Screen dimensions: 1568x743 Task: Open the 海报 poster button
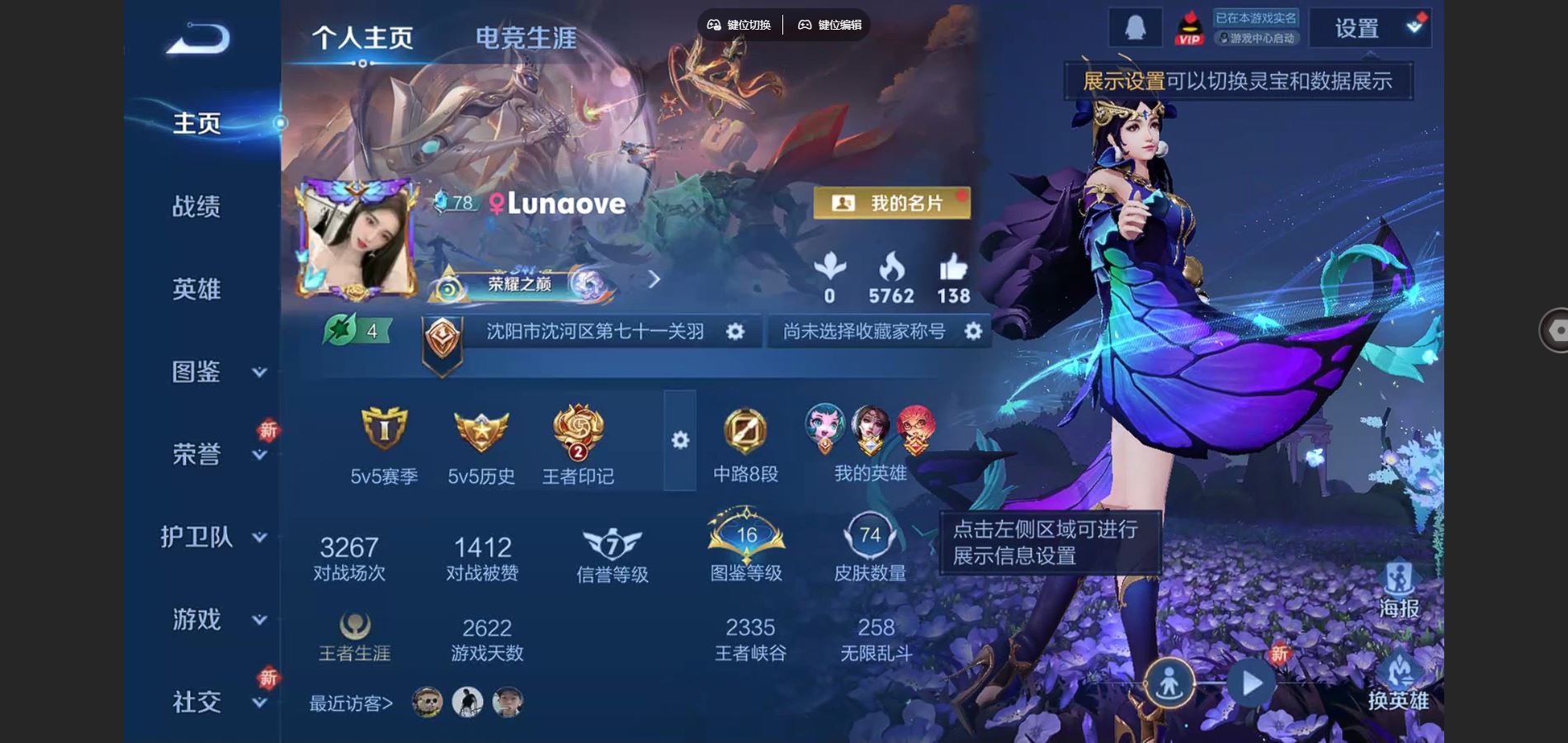(x=1399, y=591)
